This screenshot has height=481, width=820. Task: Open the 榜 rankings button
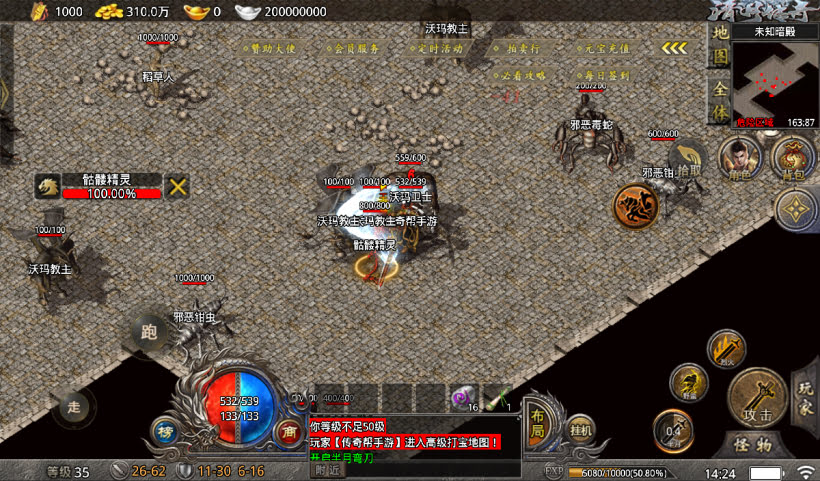[164, 431]
